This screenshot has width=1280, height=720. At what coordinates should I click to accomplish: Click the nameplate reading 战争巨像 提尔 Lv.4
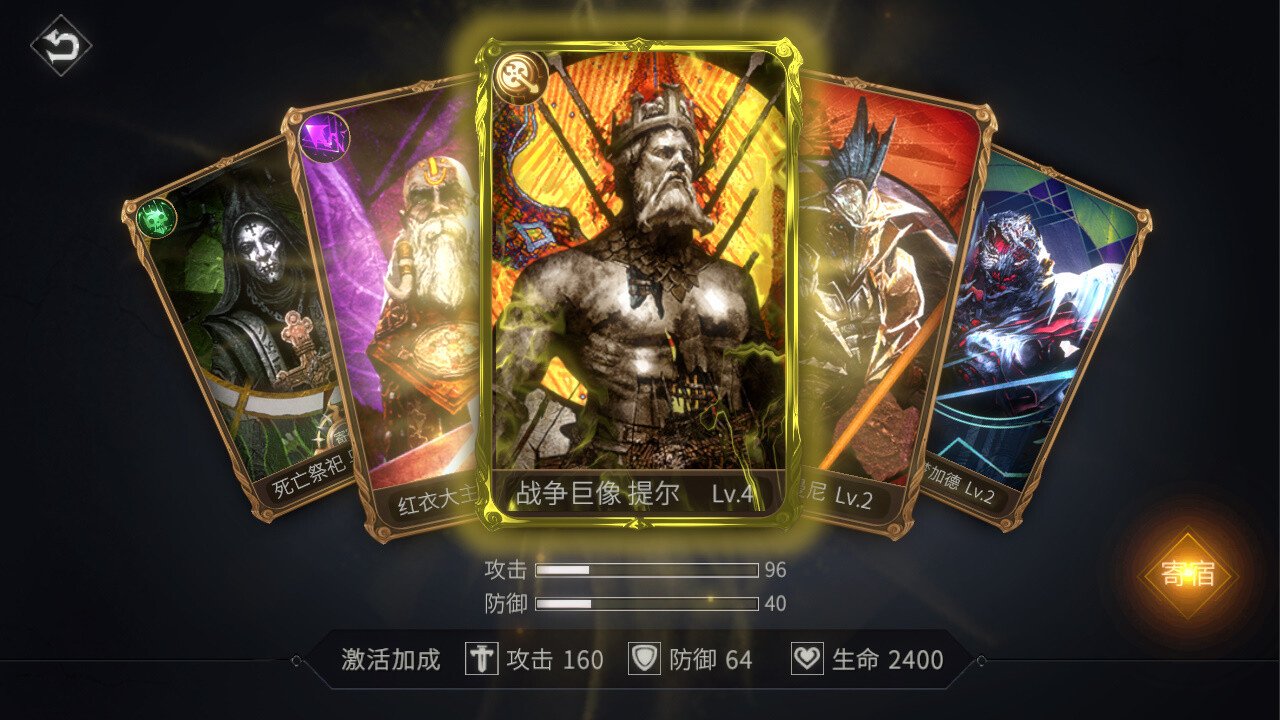tap(637, 491)
